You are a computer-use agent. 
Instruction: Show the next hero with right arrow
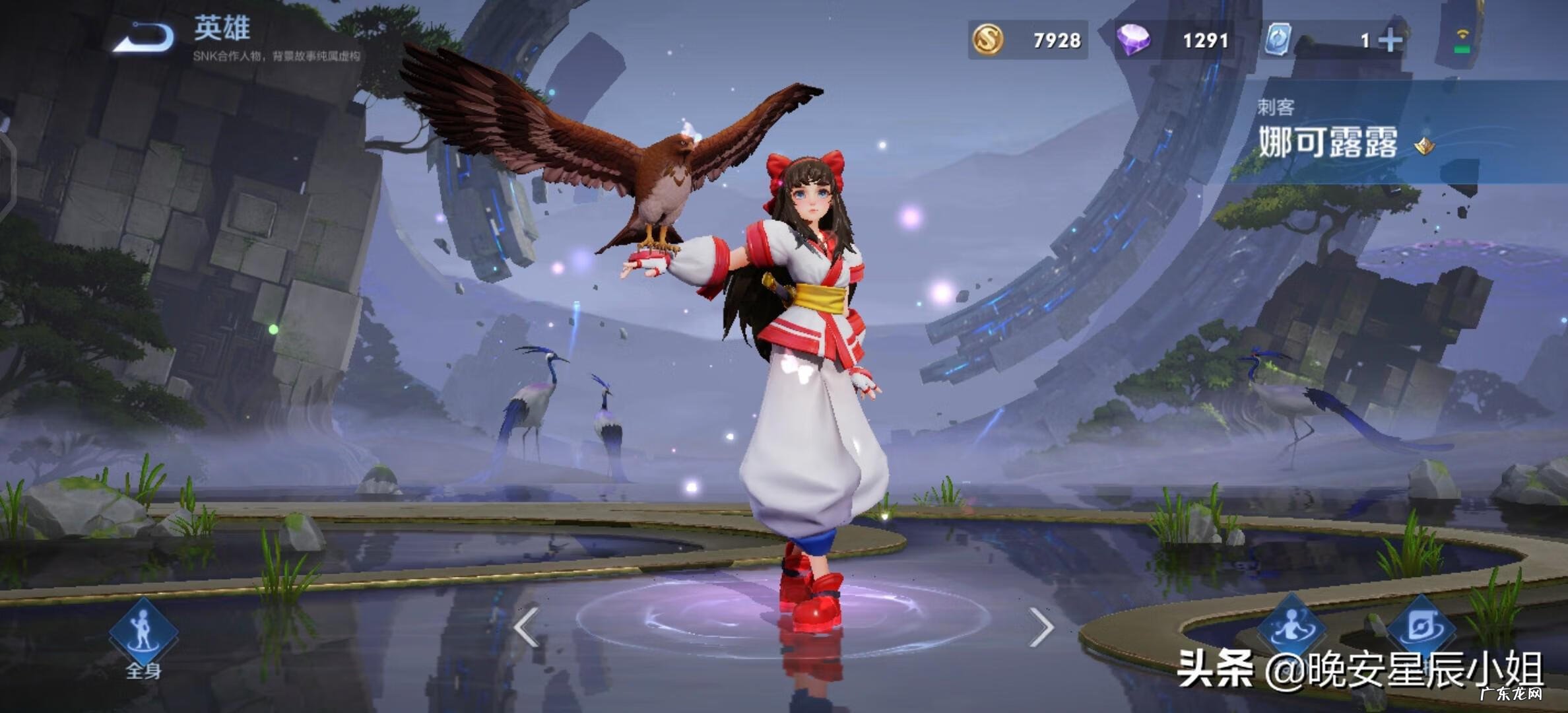click(1041, 626)
